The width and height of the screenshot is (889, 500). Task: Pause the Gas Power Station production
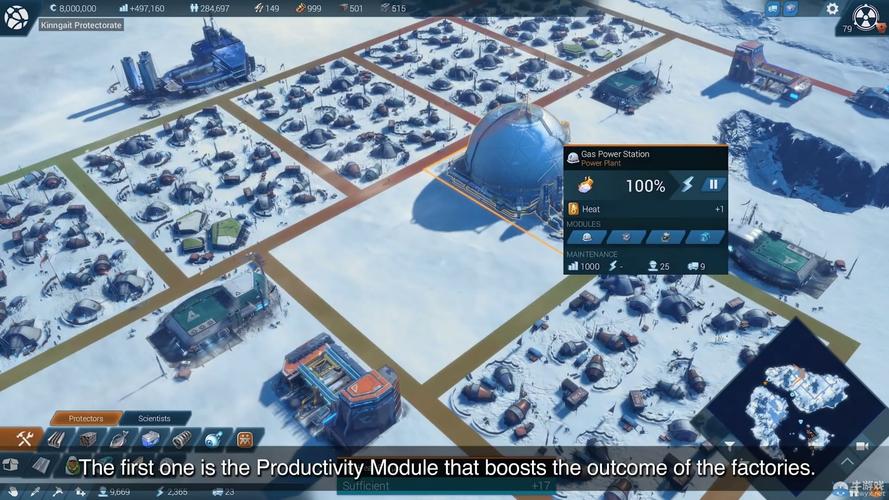(x=713, y=184)
